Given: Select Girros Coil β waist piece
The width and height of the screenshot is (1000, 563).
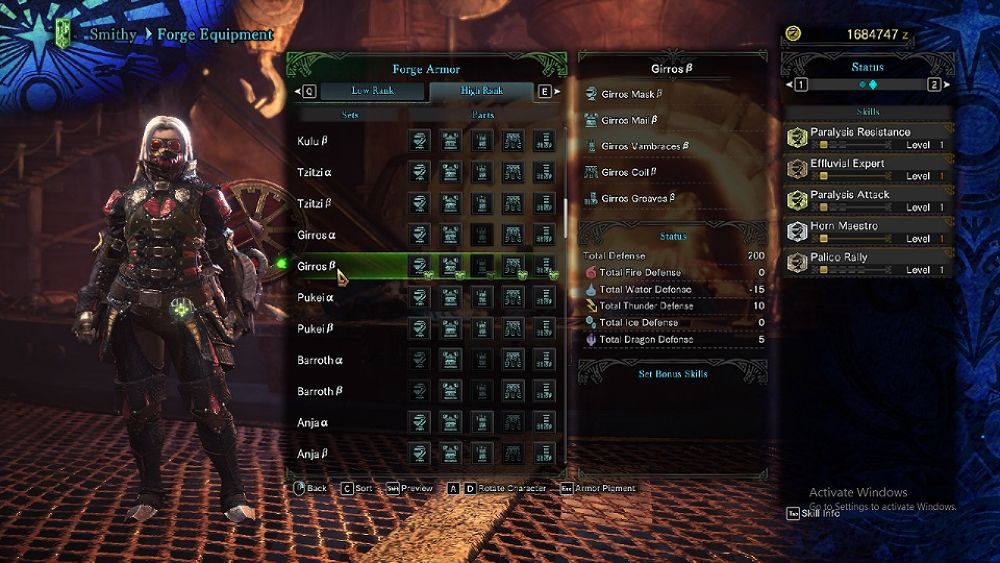Looking at the screenshot, I should 629,172.
